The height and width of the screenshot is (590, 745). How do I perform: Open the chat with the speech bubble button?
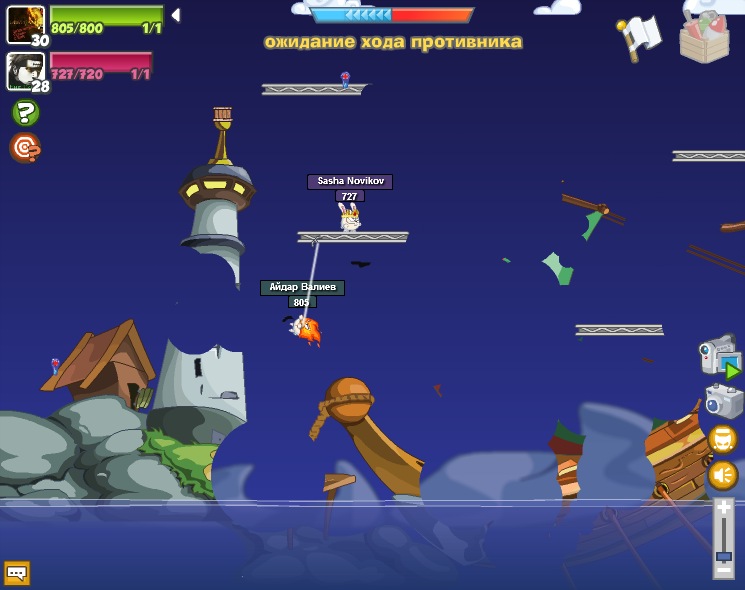point(17,573)
